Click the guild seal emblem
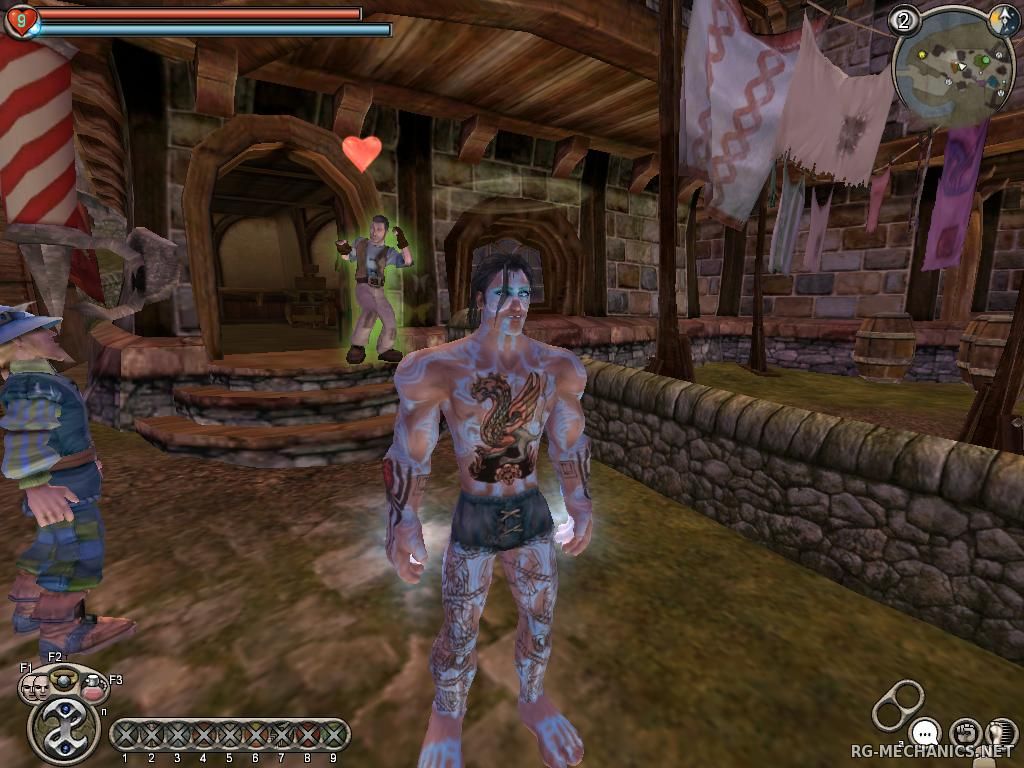This screenshot has height=768, width=1024. tap(64, 729)
